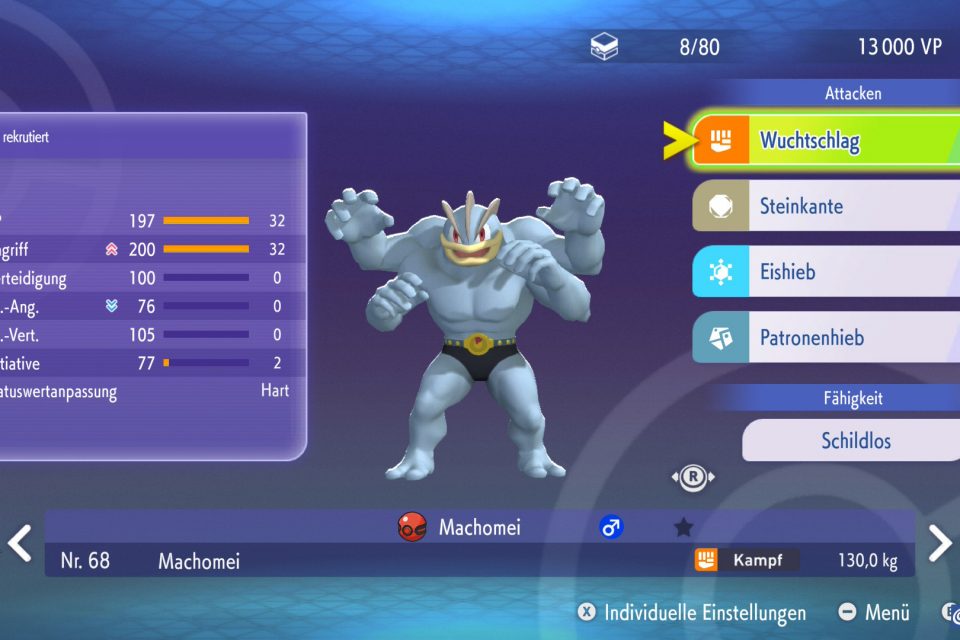Open the Menü option
The width and height of the screenshot is (960, 640).
[x=874, y=613]
